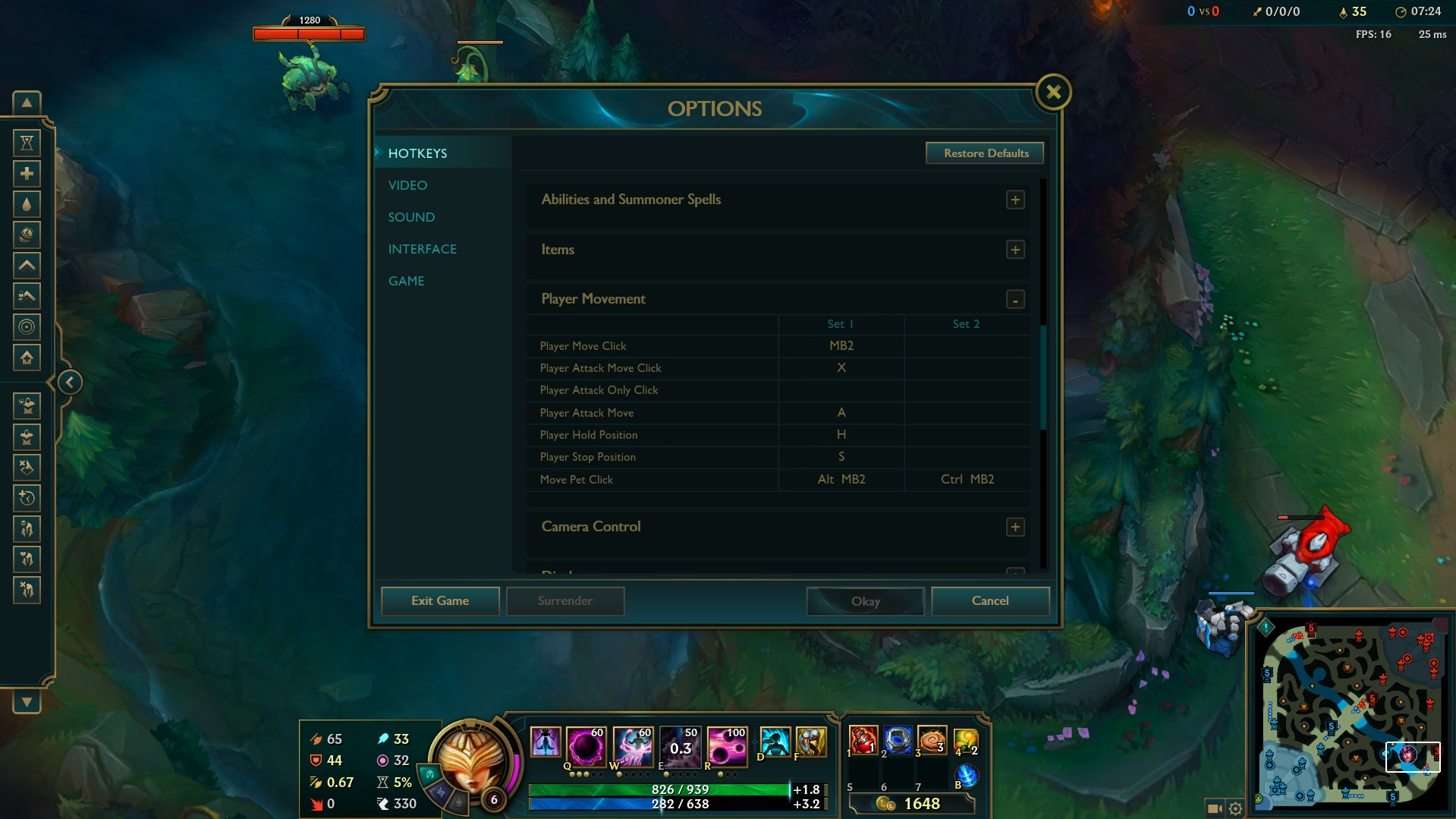Cancel the options changes
Image resolution: width=1456 pixels, height=819 pixels.
[989, 601]
